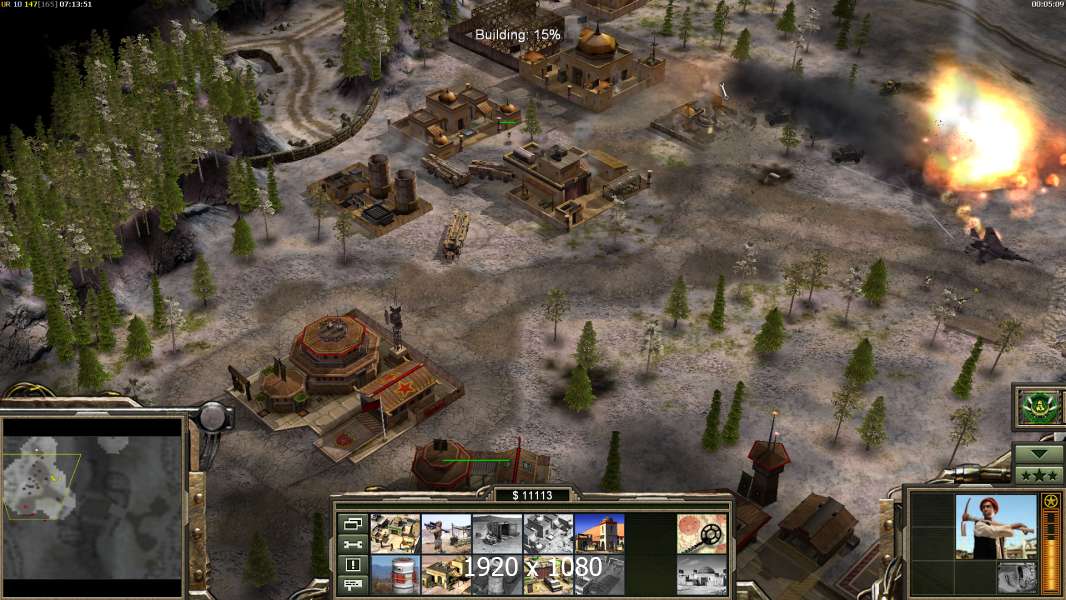The image size is (1066, 600).
Task: Click the wrench repair button
Action: point(353,544)
